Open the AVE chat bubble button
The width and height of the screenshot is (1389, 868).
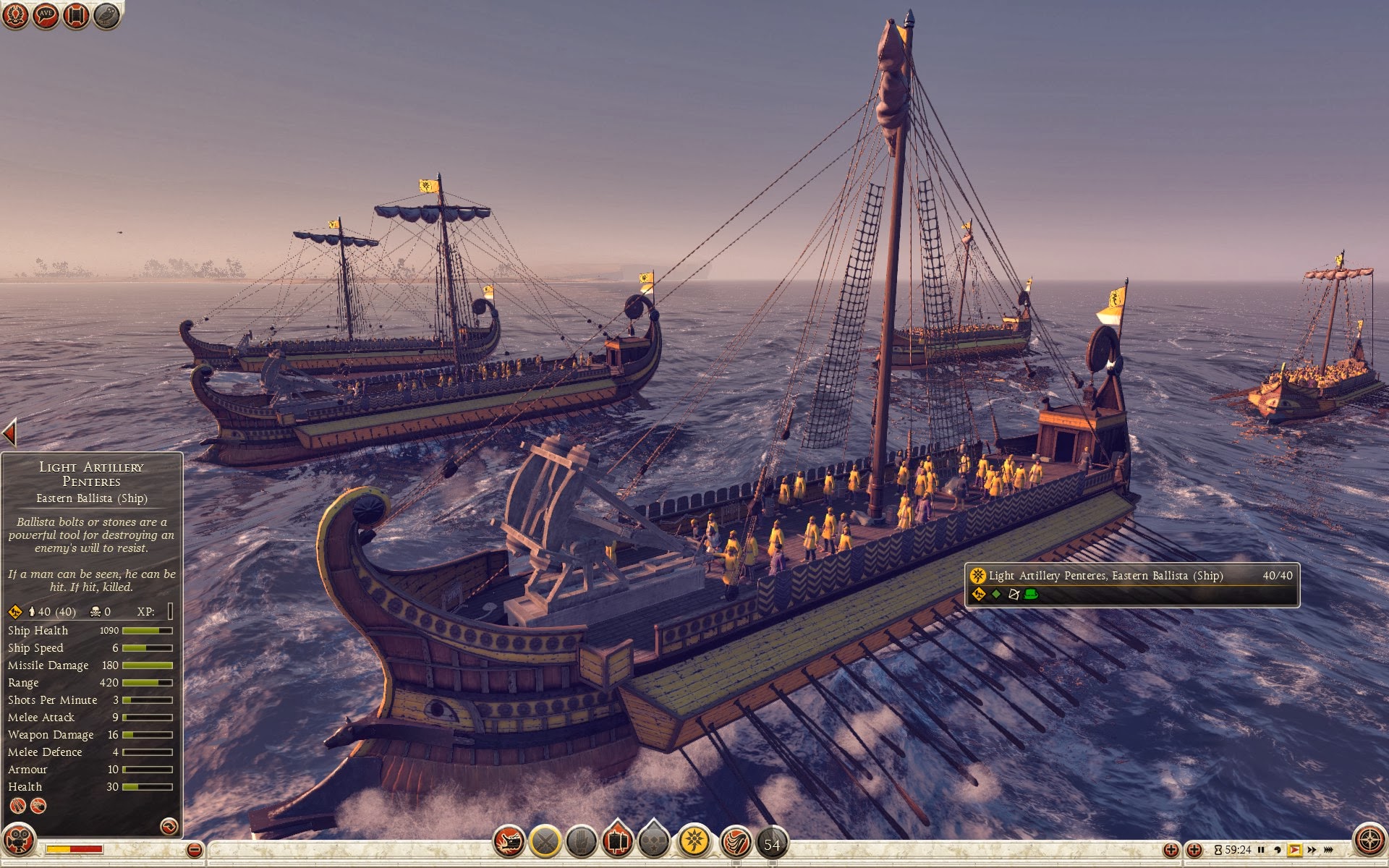click(x=46, y=15)
